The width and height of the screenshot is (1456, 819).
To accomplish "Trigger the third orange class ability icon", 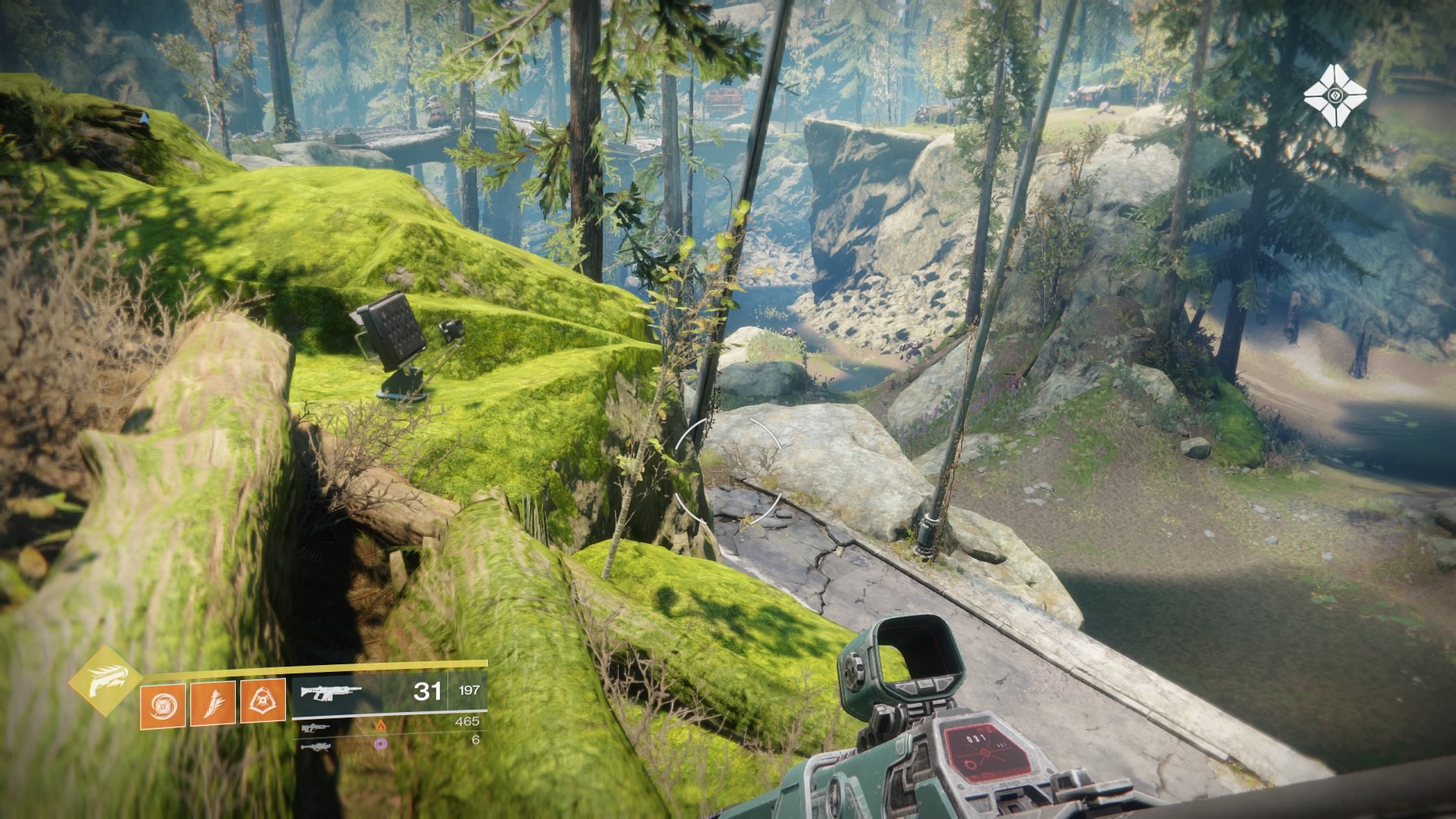I will pos(262,701).
